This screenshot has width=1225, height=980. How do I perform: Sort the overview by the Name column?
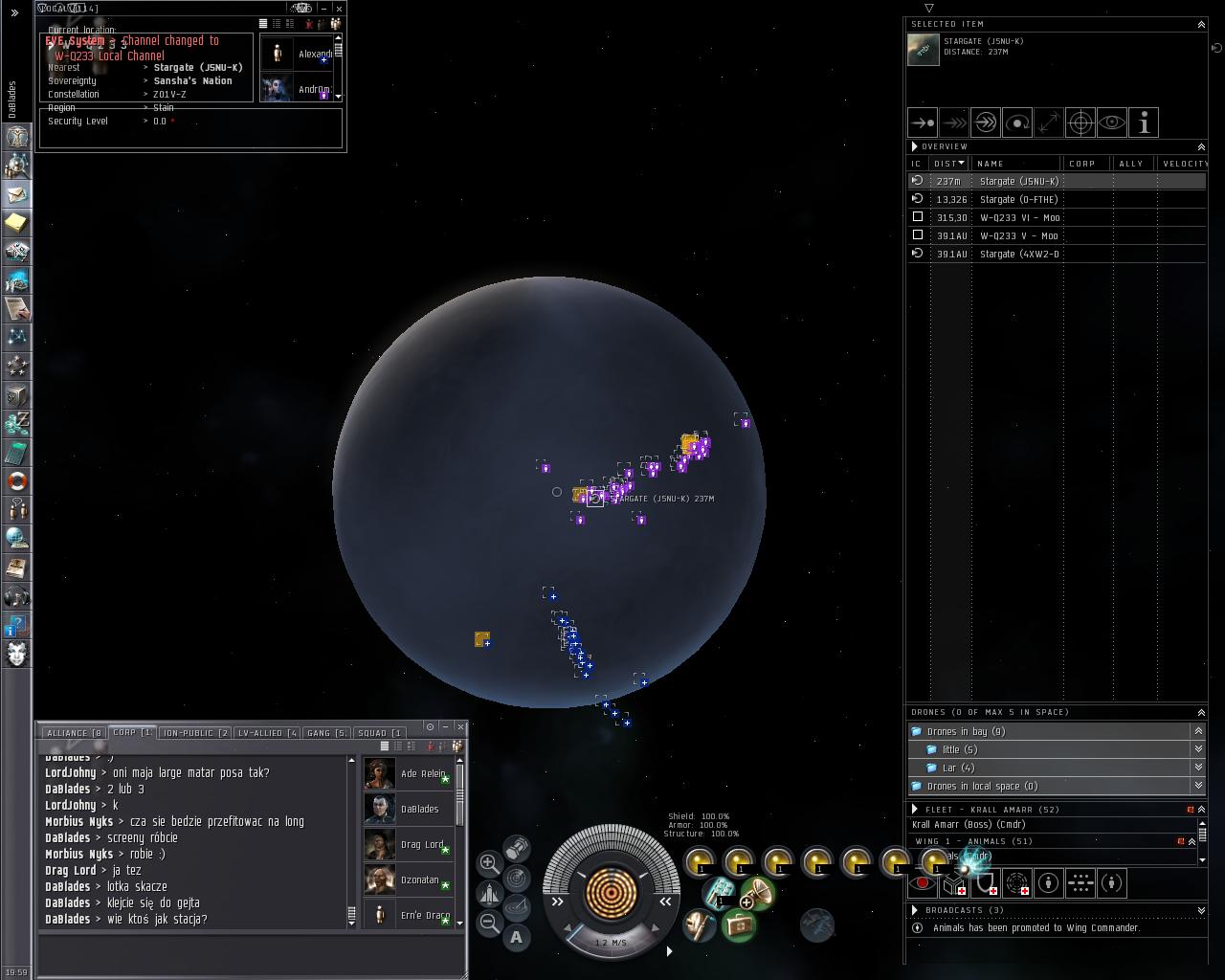1014,164
